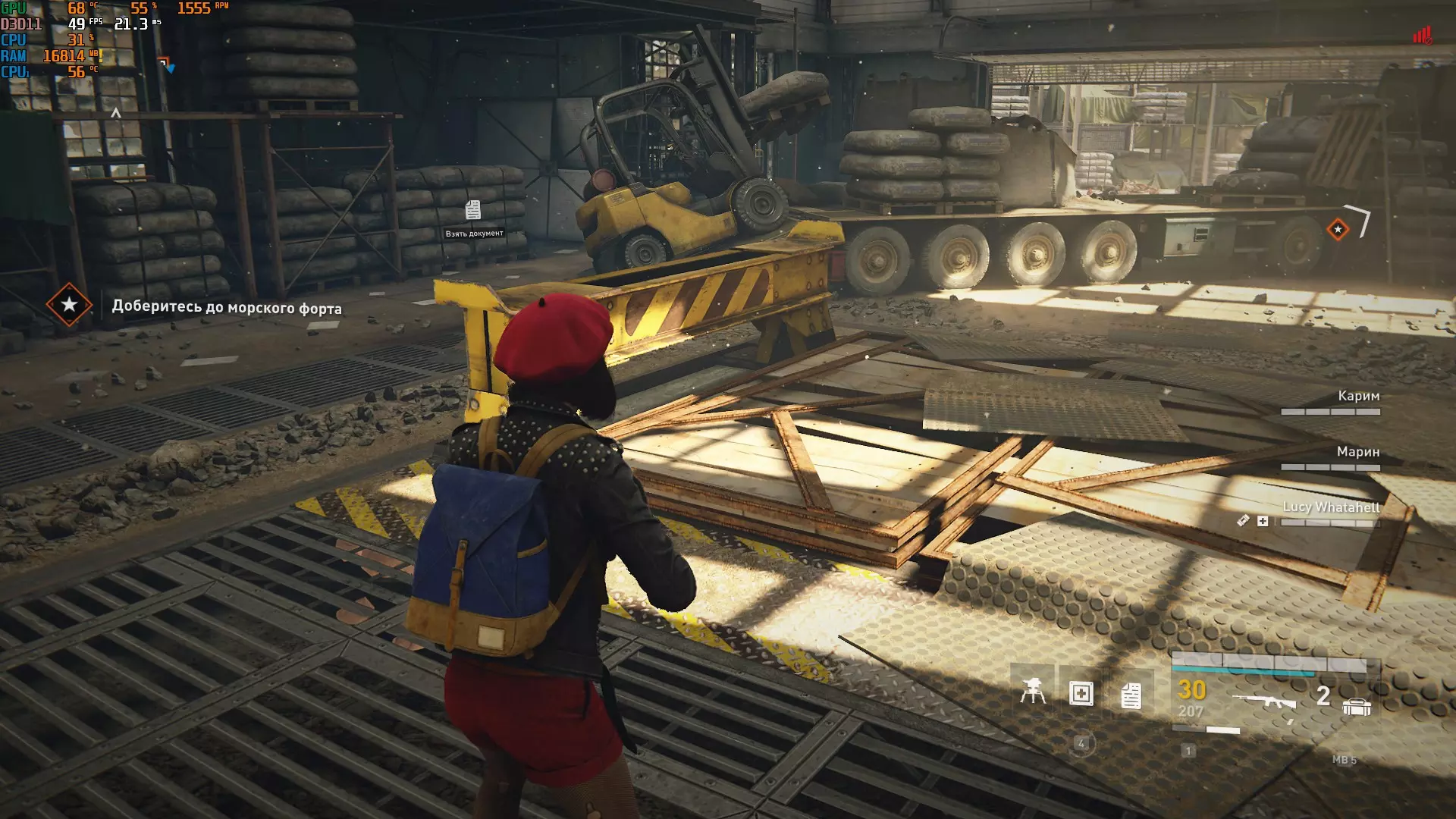The height and width of the screenshot is (819, 1456).
Task: Select the document item slot
Action: 1131,695
